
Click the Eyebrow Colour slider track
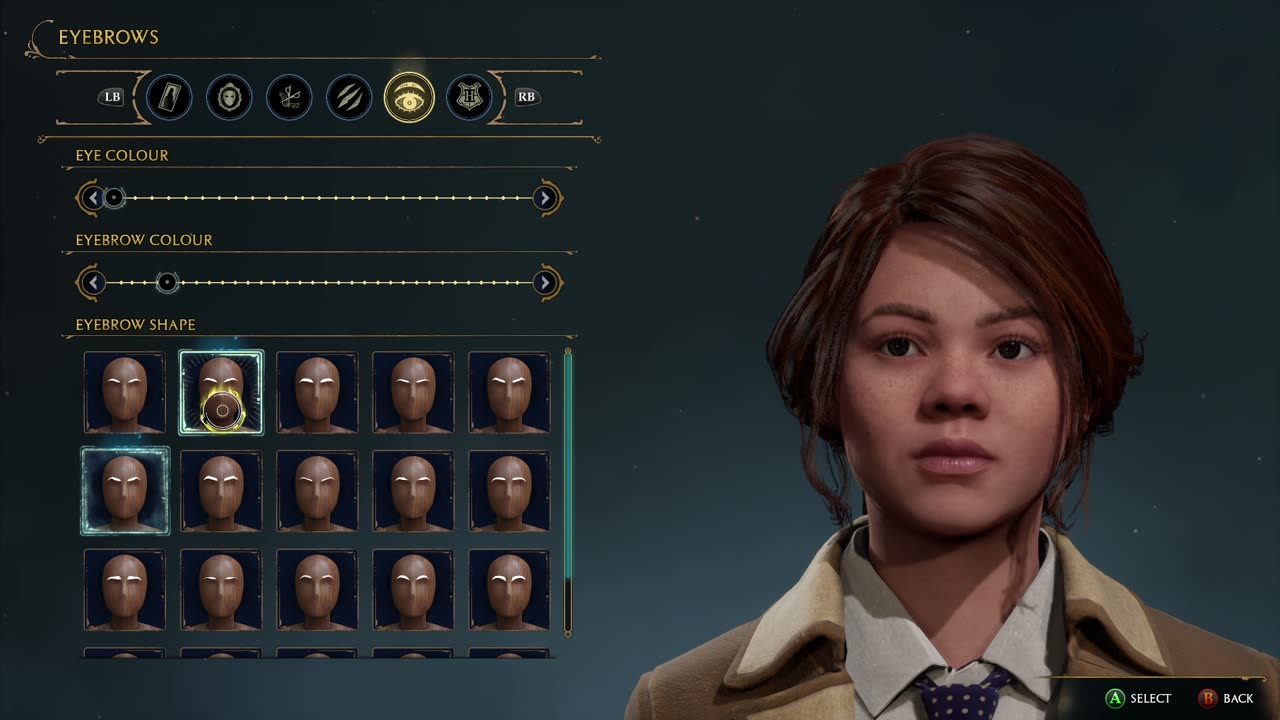point(350,283)
